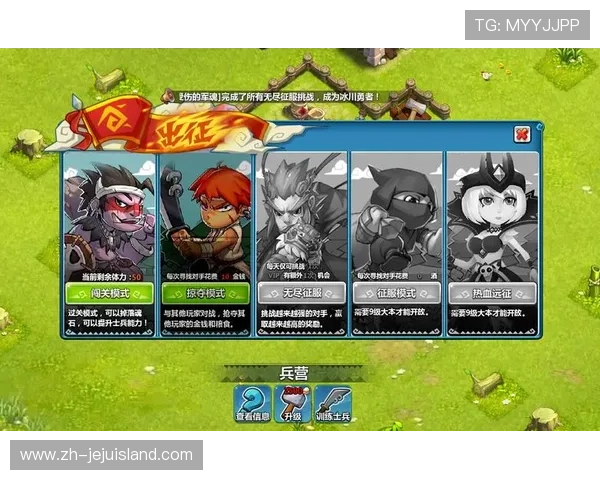Image resolution: width=600 pixels, height=480 pixels.
Task: Open 训练士兵 train soldiers
Action: (333, 404)
